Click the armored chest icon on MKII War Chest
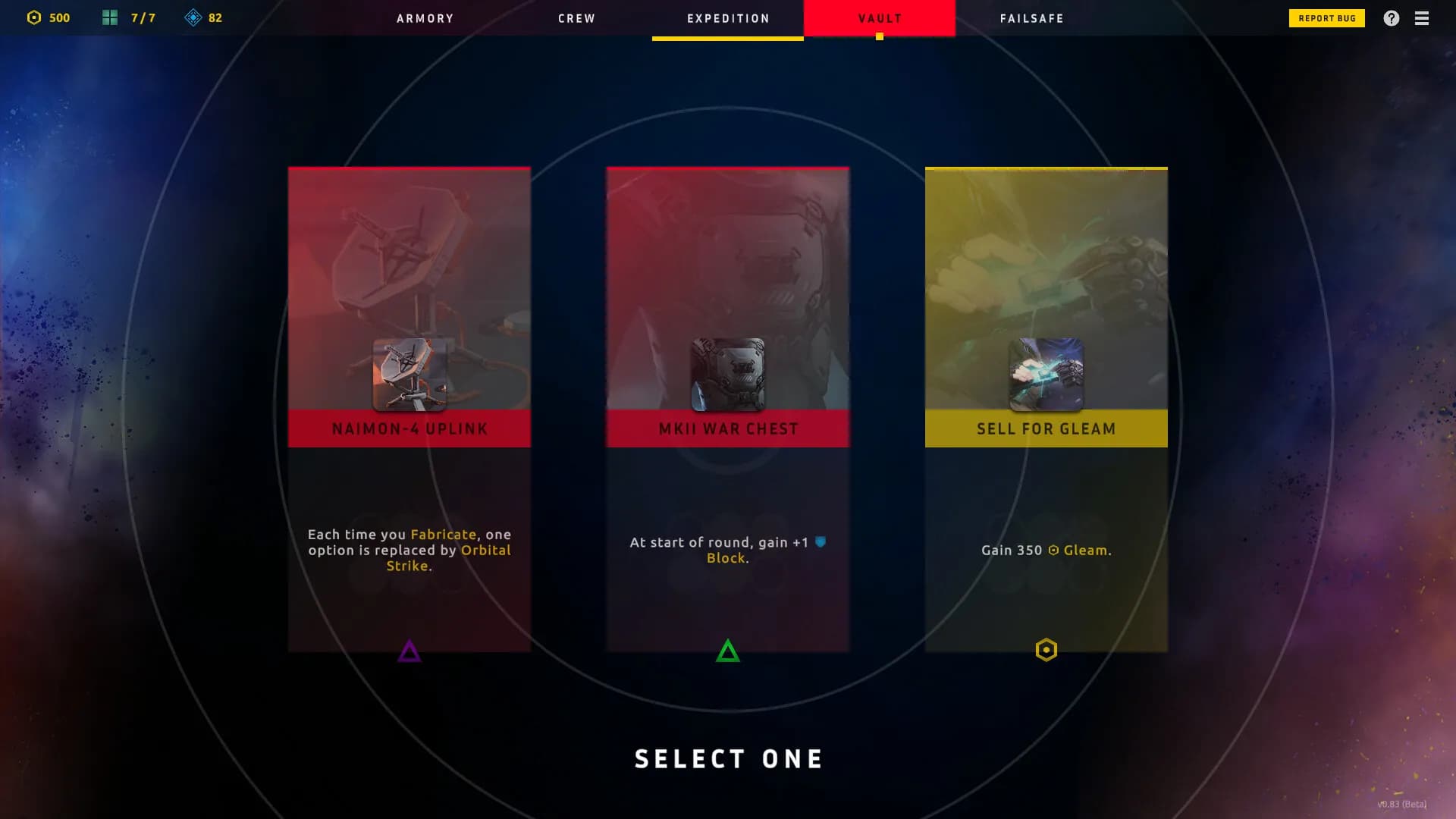 pos(727,372)
